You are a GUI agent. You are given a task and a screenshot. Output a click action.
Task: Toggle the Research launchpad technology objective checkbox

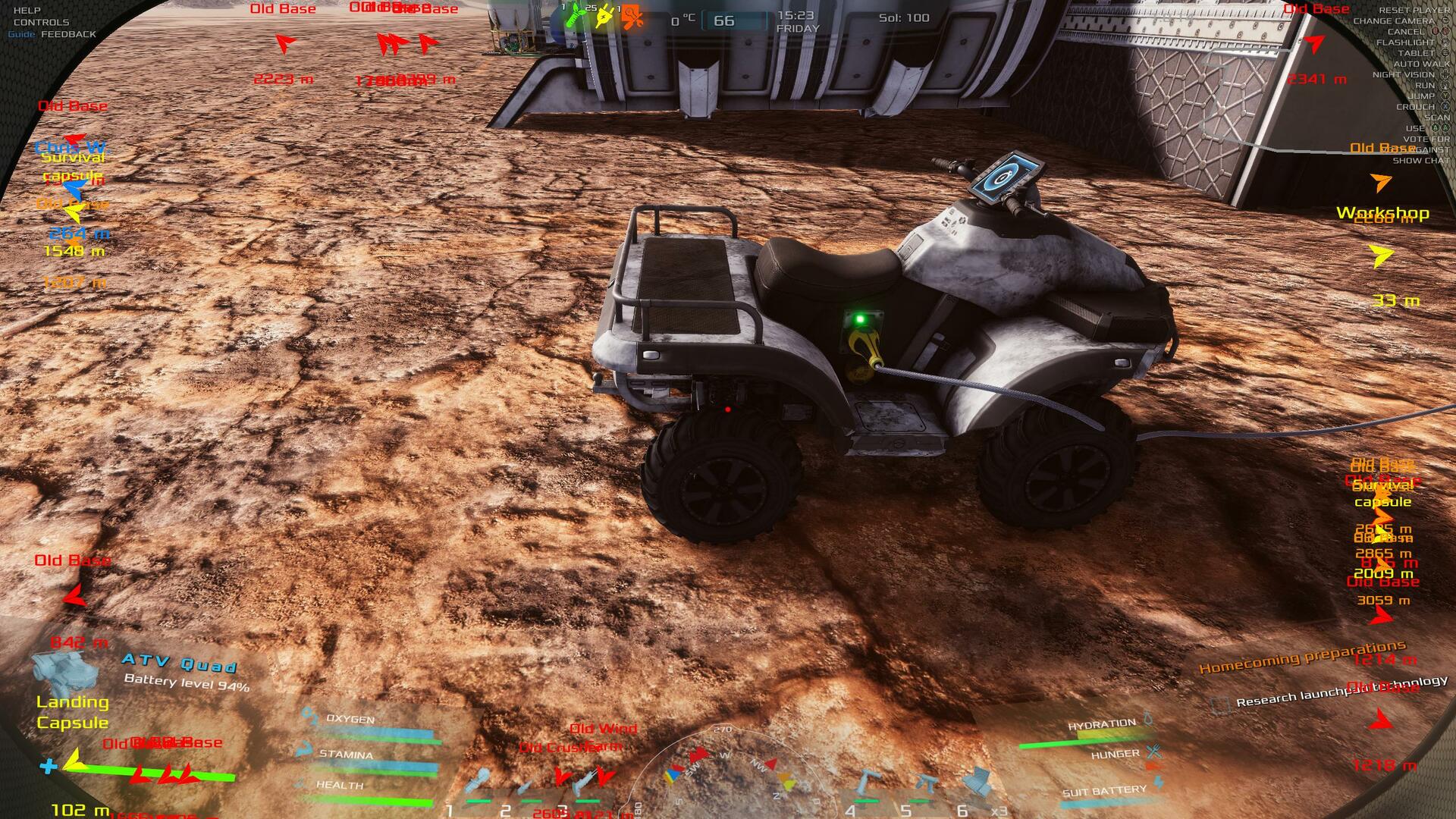(x=1220, y=705)
